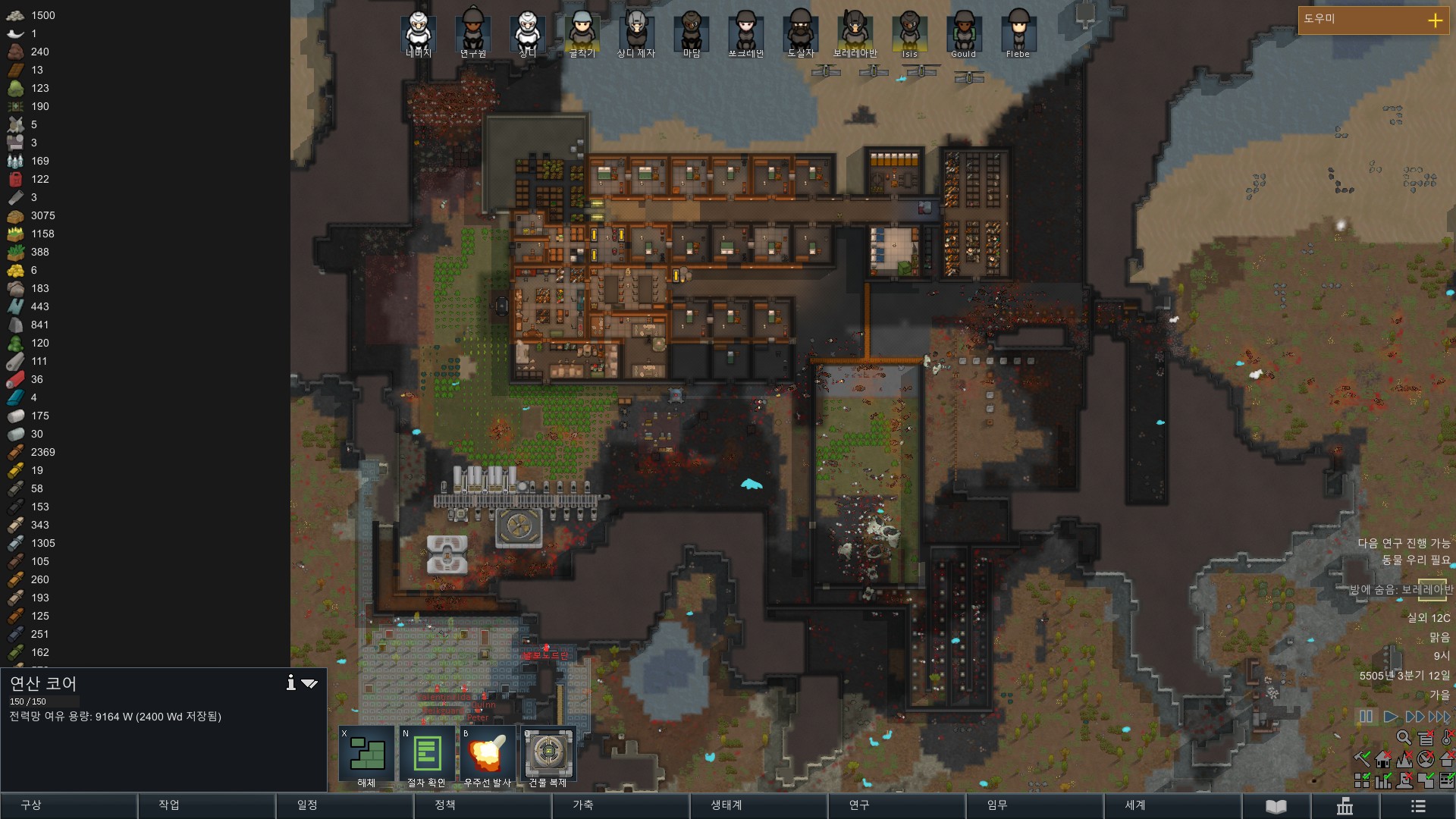This screenshot has width=1456, height=819.
Task: Open the 구상 architect menu
Action: (31, 805)
